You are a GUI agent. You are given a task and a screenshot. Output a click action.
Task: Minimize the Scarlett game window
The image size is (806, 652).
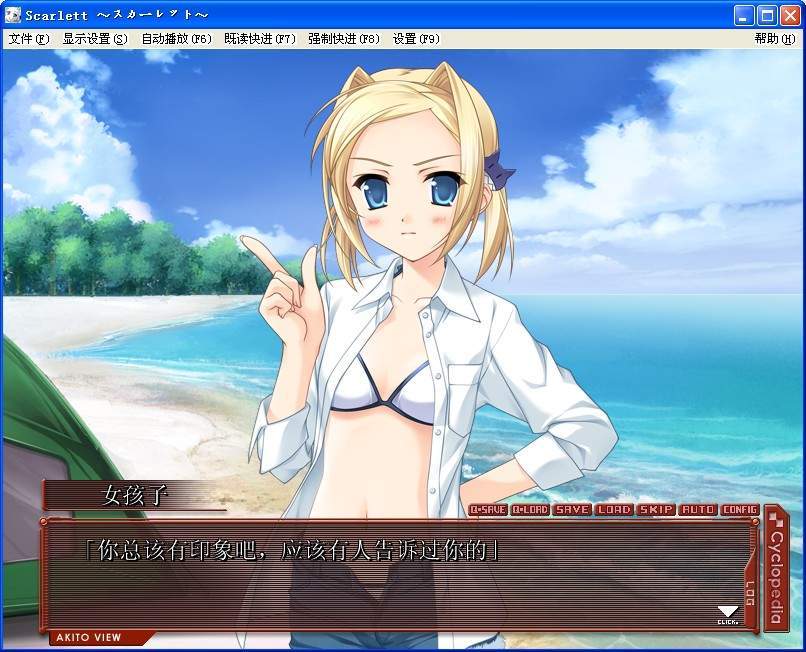pos(744,15)
